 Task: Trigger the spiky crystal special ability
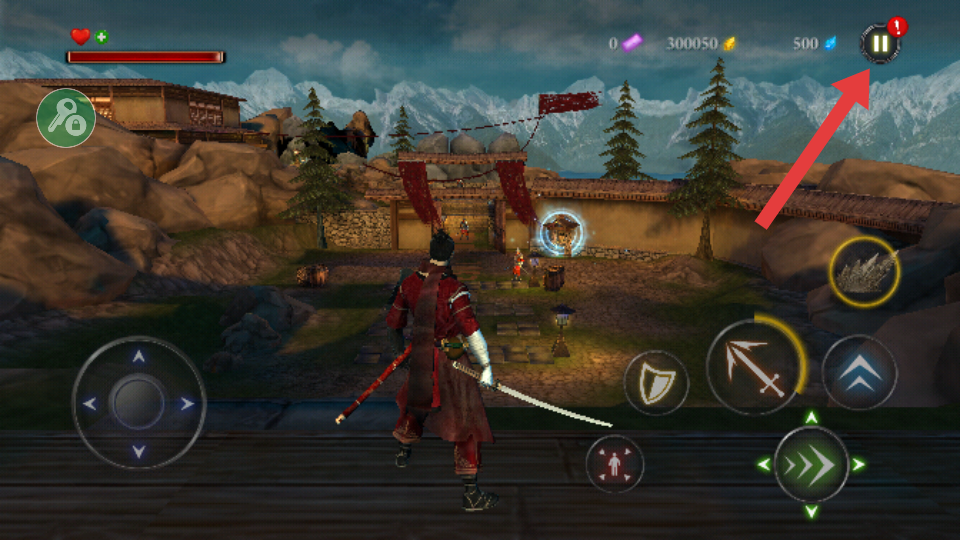click(864, 271)
